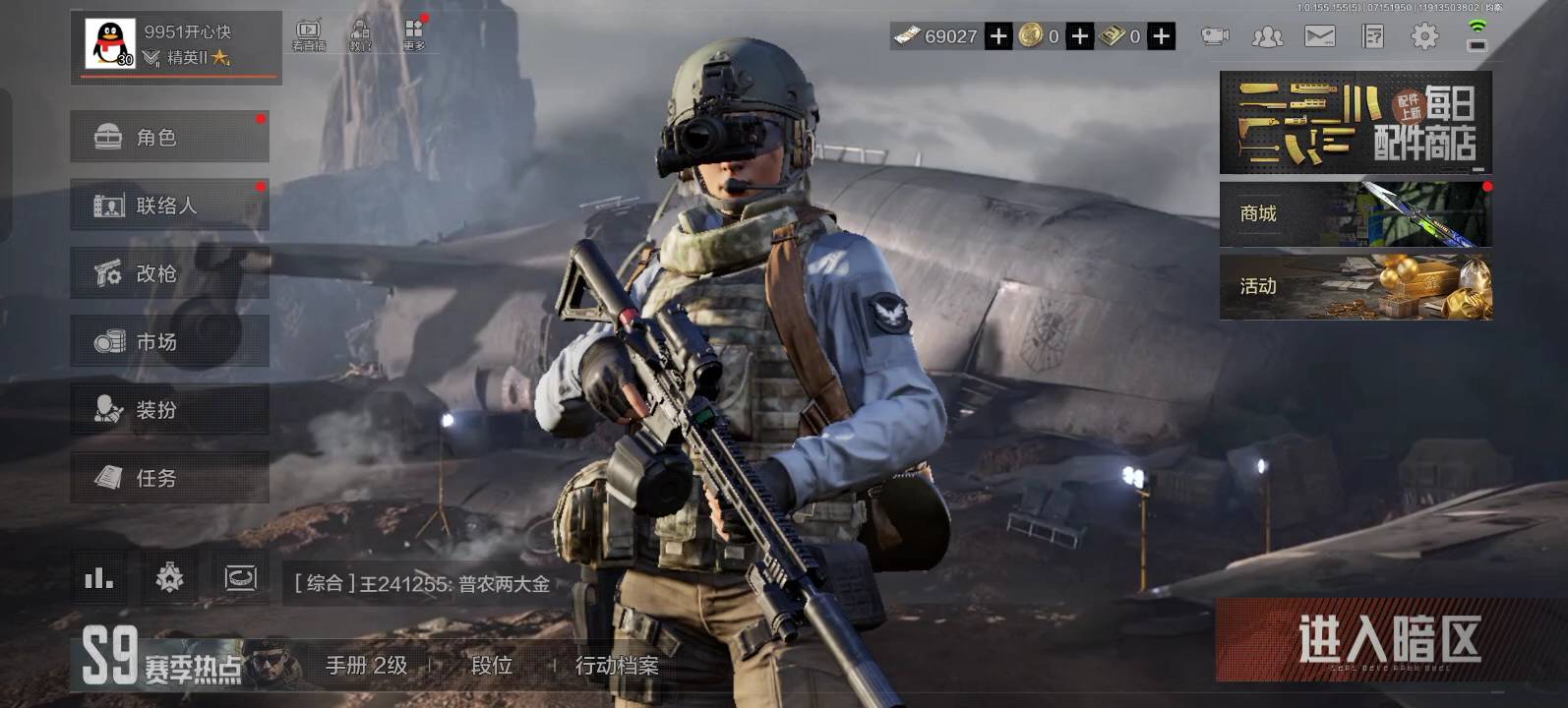Open the 任务 (Missions) menu
Screen dimensions: 1568x708
click(169, 478)
